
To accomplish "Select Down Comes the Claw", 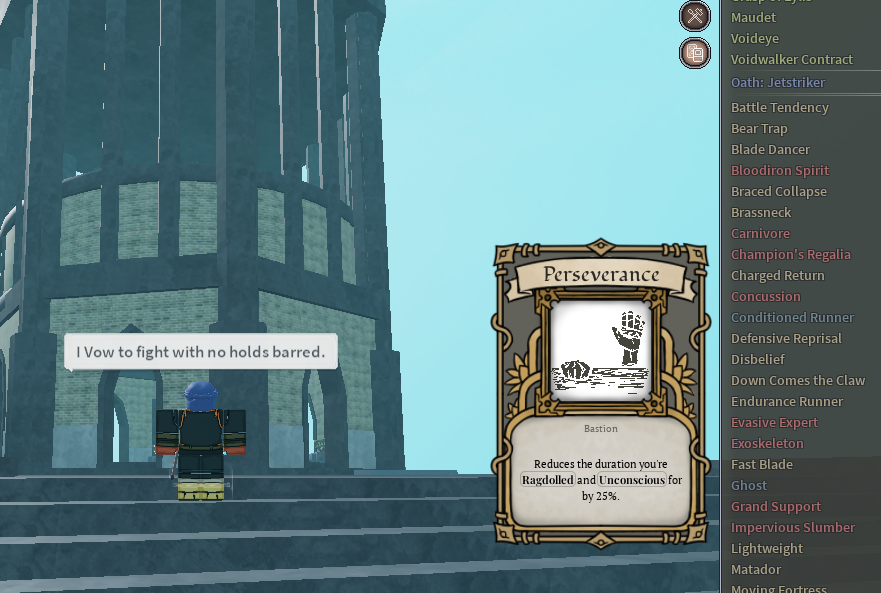I will point(797,381).
